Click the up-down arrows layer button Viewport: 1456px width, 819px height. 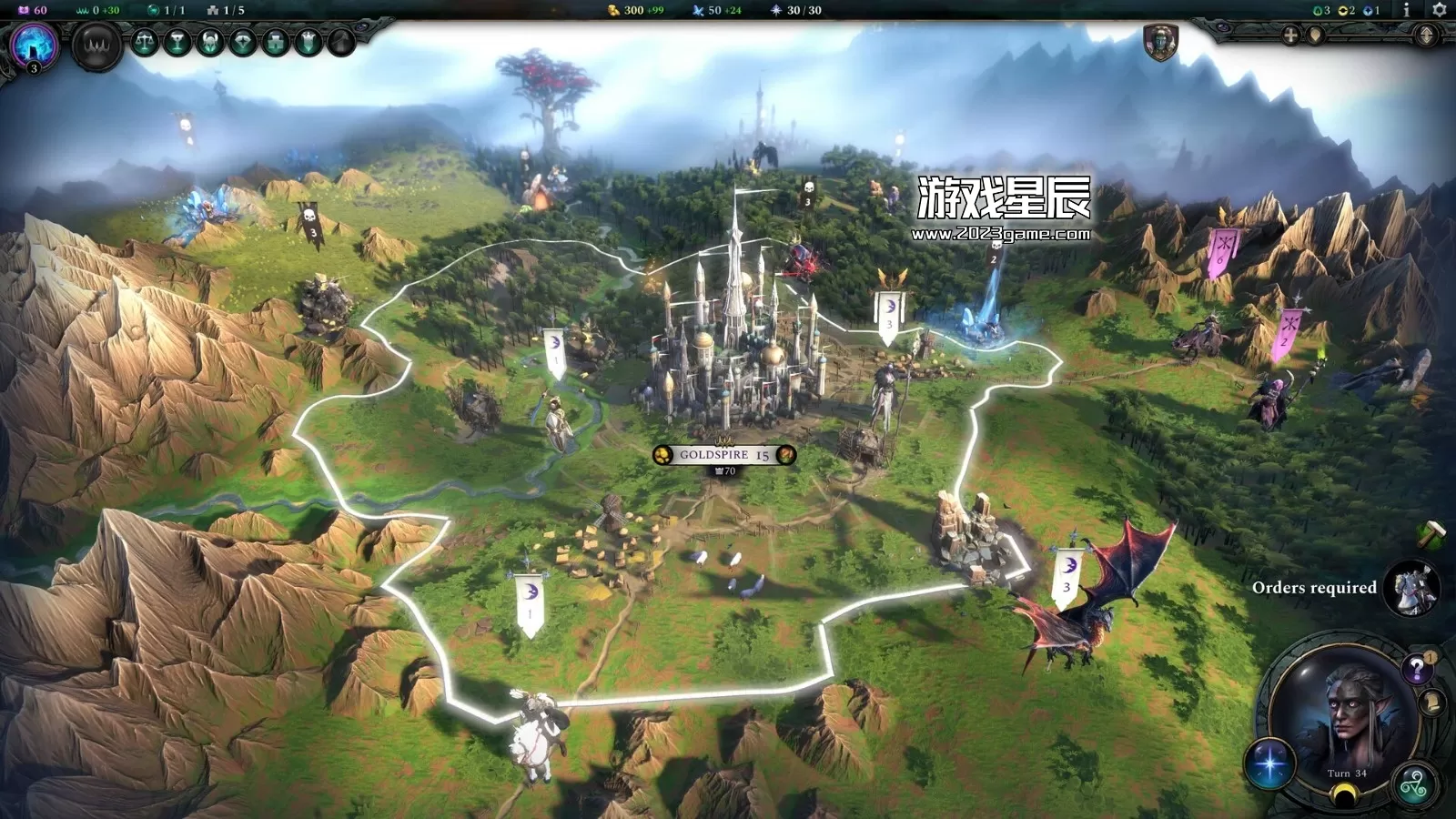tap(1426, 35)
